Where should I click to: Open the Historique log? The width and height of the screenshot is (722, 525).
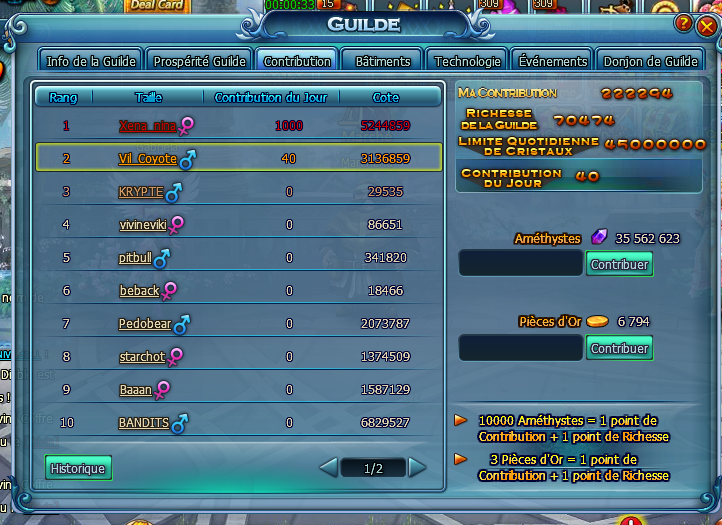click(x=78, y=468)
